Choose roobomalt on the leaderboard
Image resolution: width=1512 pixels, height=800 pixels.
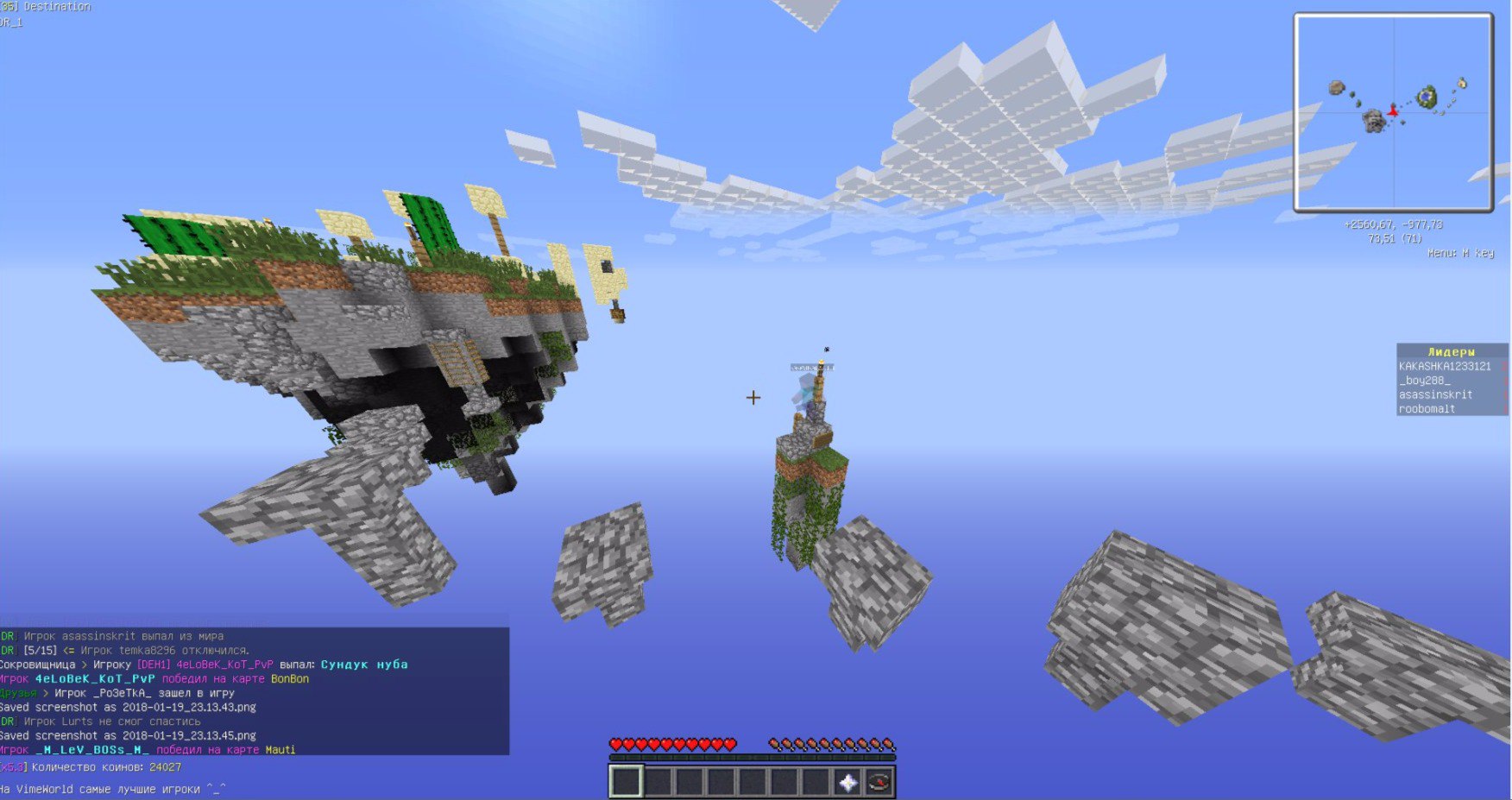click(1427, 409)
